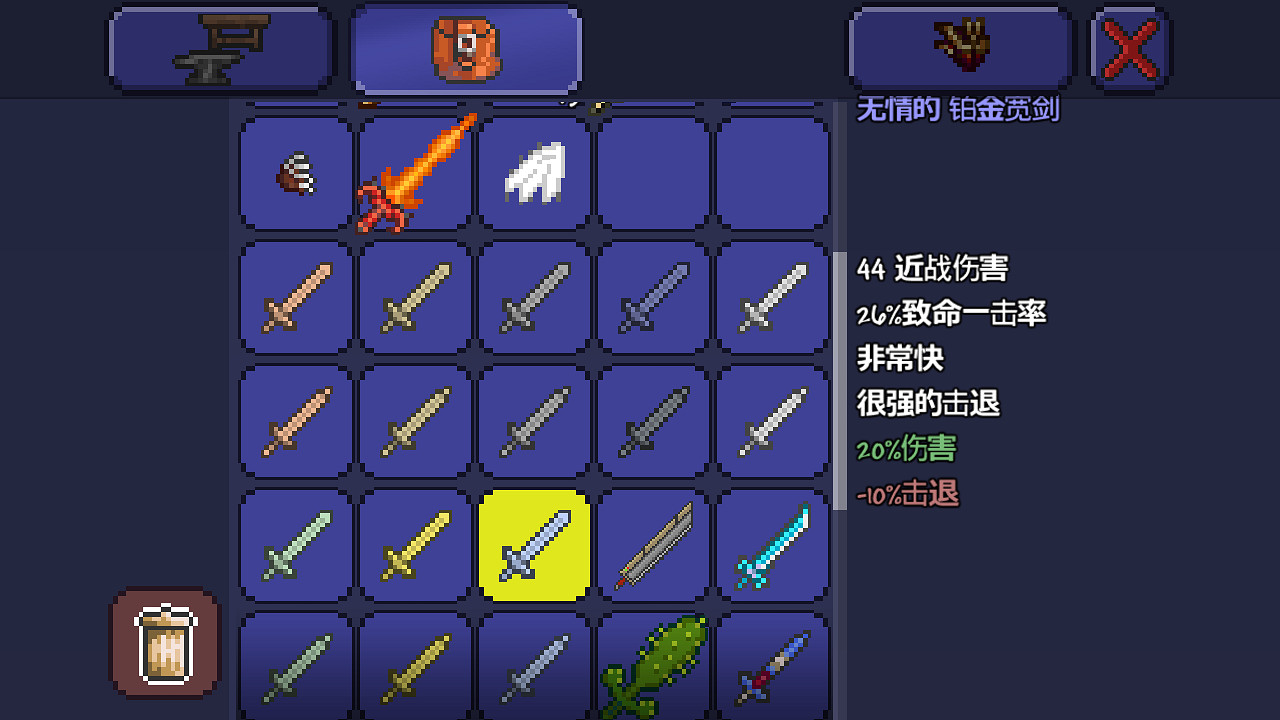Switch to the backpack inventory tab
This screenshot has height=720, width=1280.
pos(466,47)
